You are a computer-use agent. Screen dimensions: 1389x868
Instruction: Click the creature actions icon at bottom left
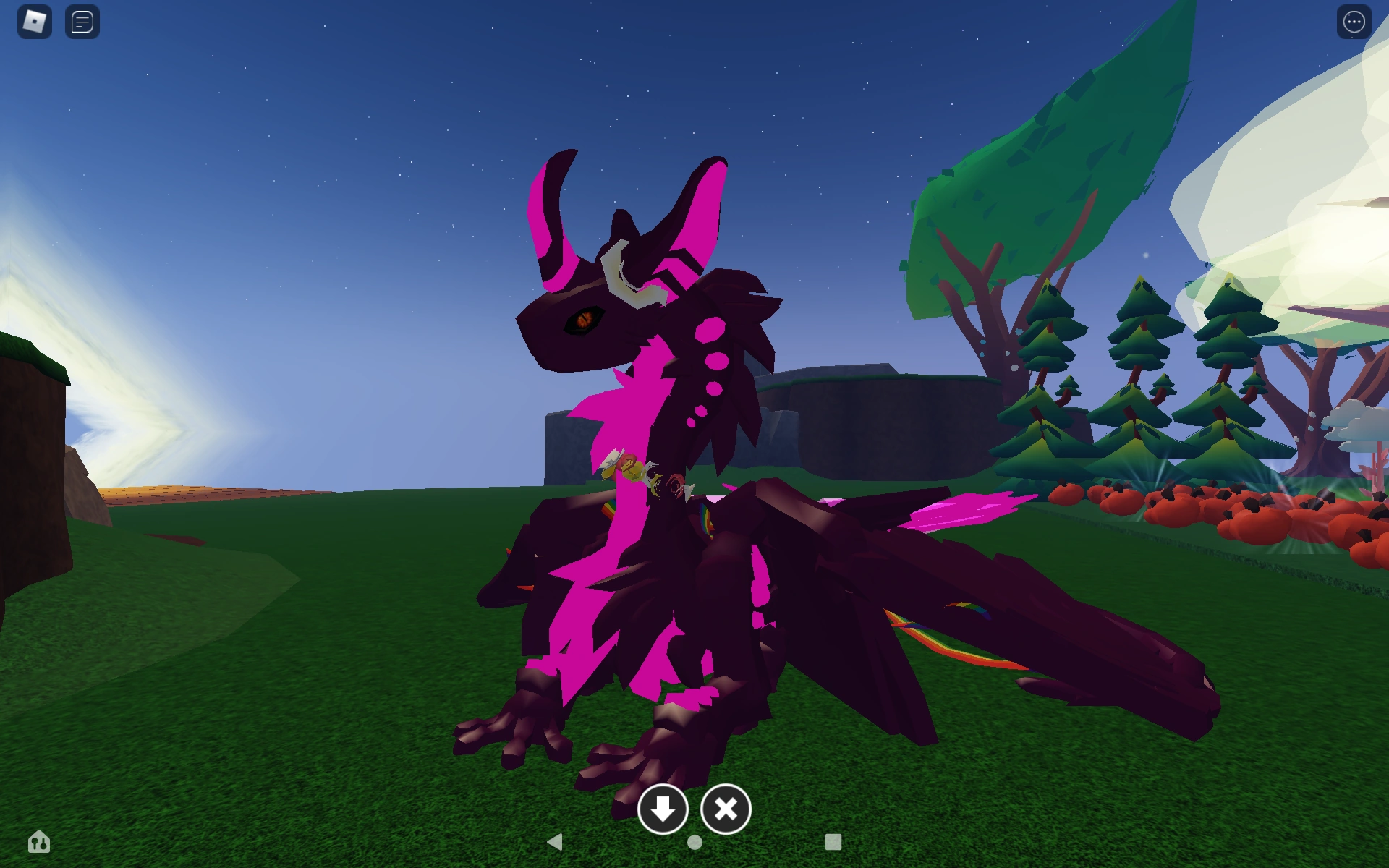(x=40, y=842)
